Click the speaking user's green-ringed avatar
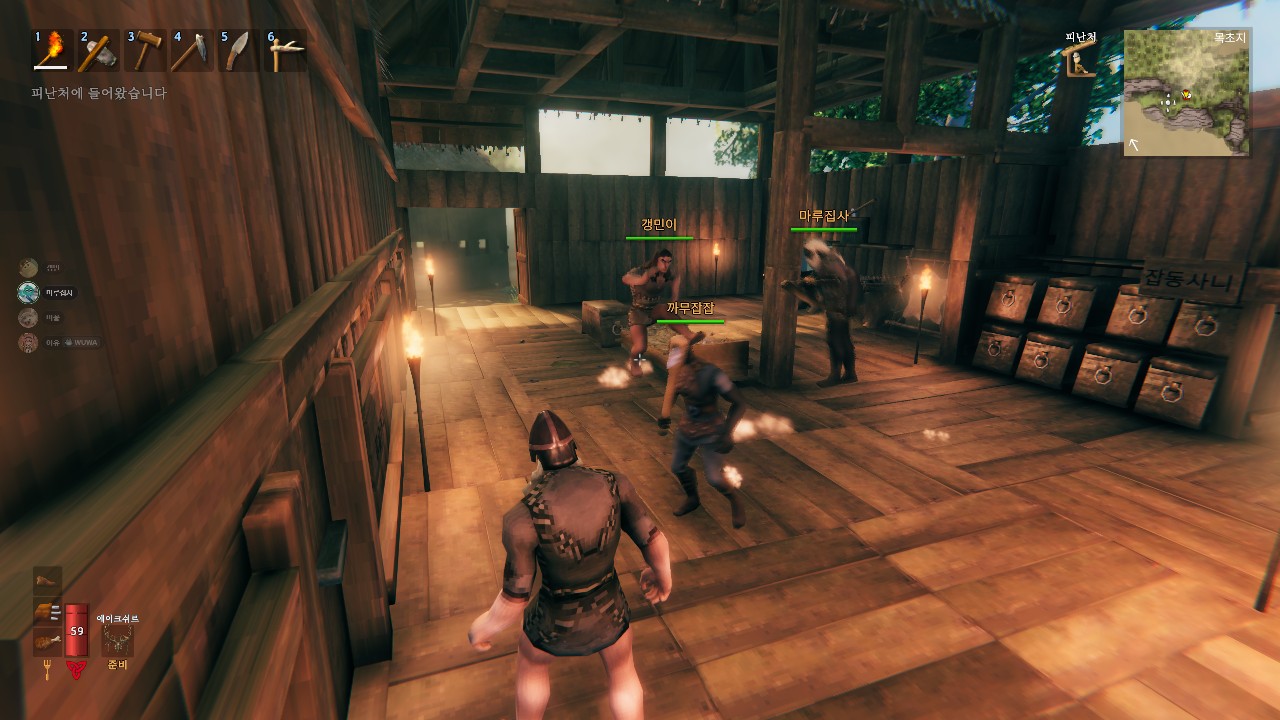The height and width of the screenshot is (720, 1280). 28,293
